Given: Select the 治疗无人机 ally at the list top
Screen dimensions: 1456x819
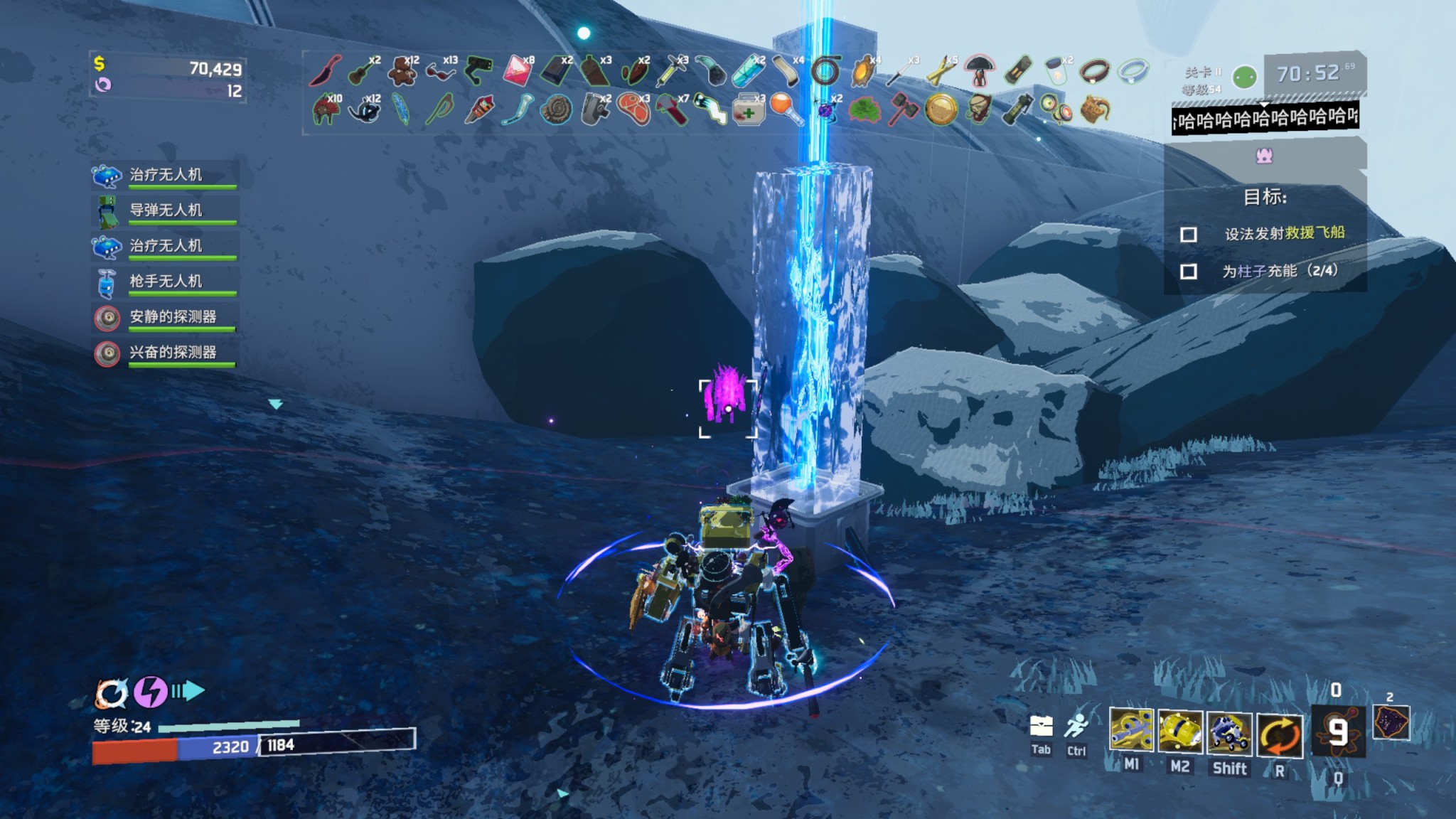Looking at the screenshot, I should (165, 175).
